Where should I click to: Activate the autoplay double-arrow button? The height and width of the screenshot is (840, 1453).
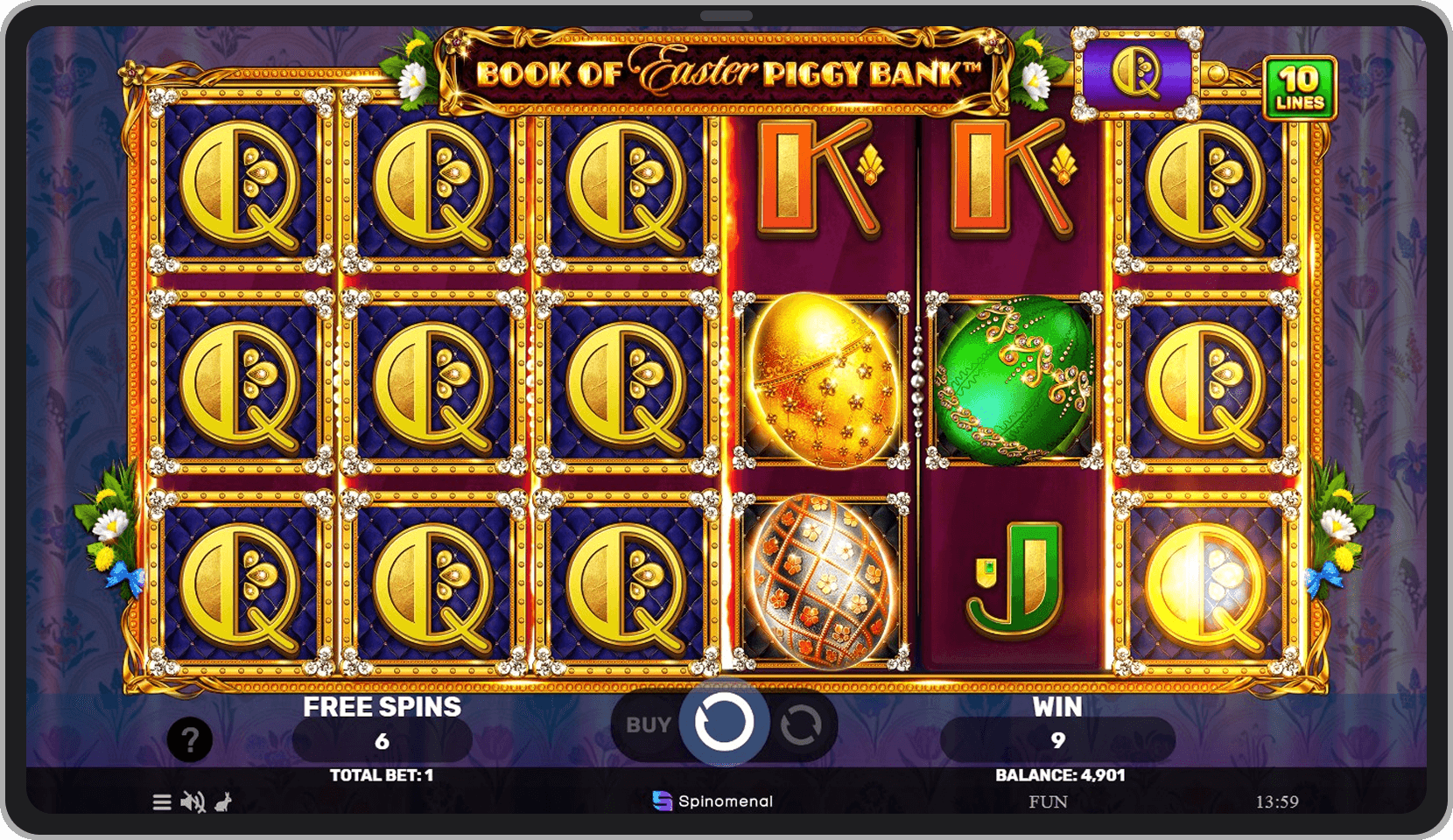coord(801,725)
